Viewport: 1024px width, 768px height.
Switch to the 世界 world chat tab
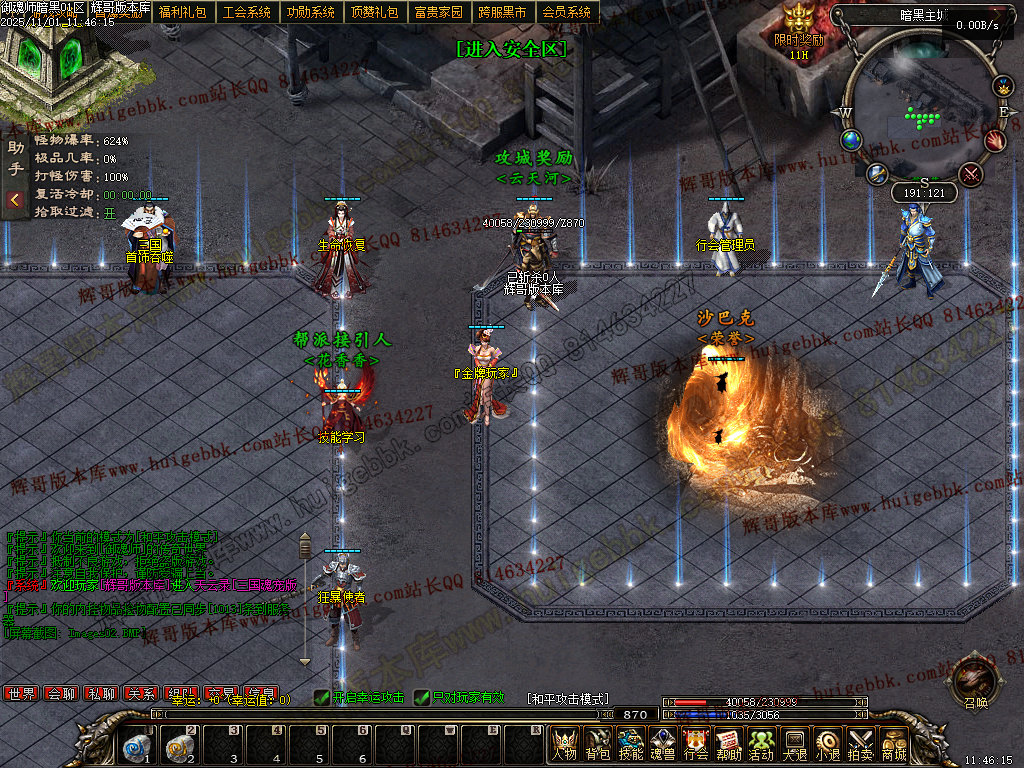[21, 693]
